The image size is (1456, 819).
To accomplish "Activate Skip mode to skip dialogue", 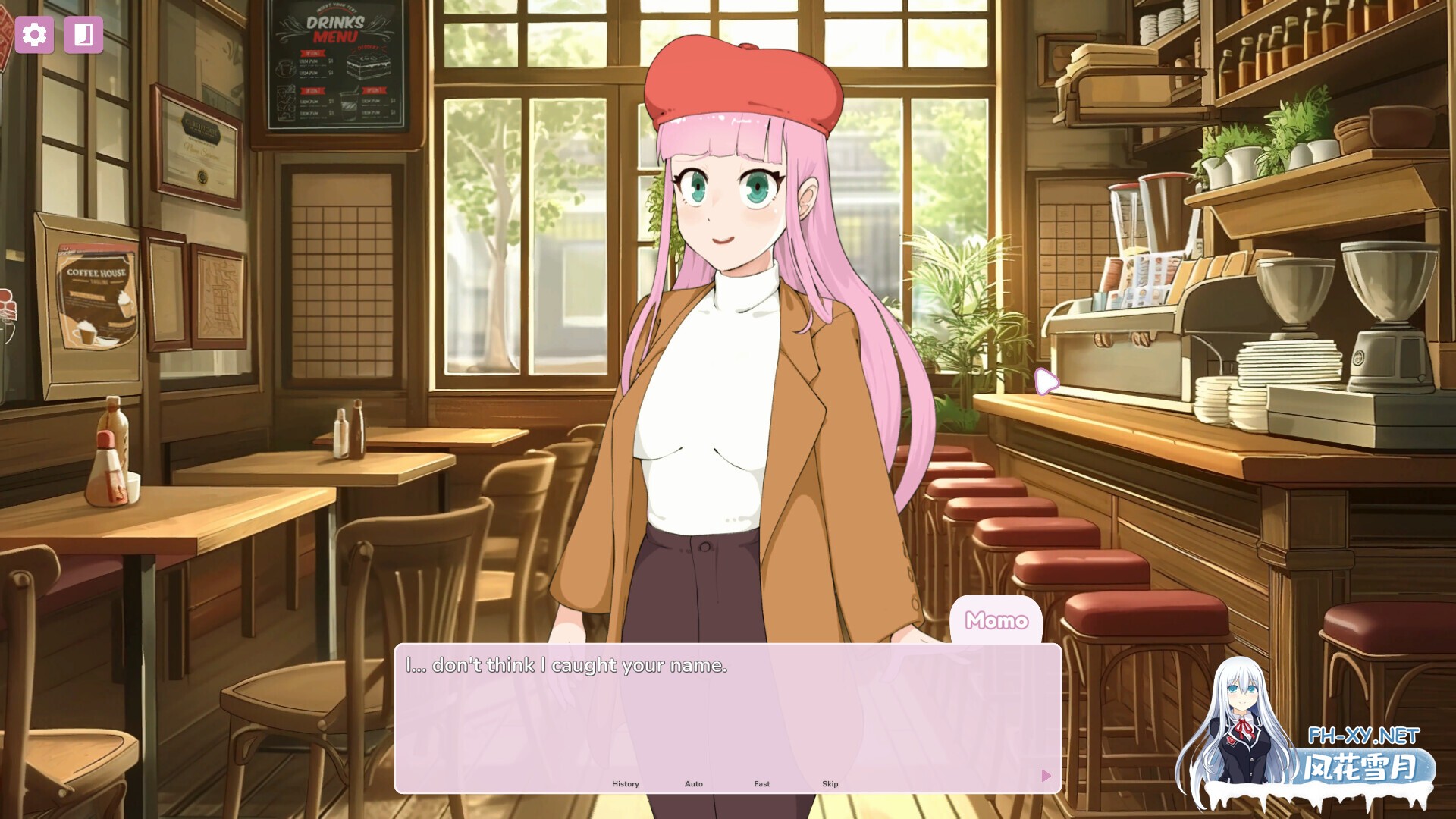I will tap(830, 783).
